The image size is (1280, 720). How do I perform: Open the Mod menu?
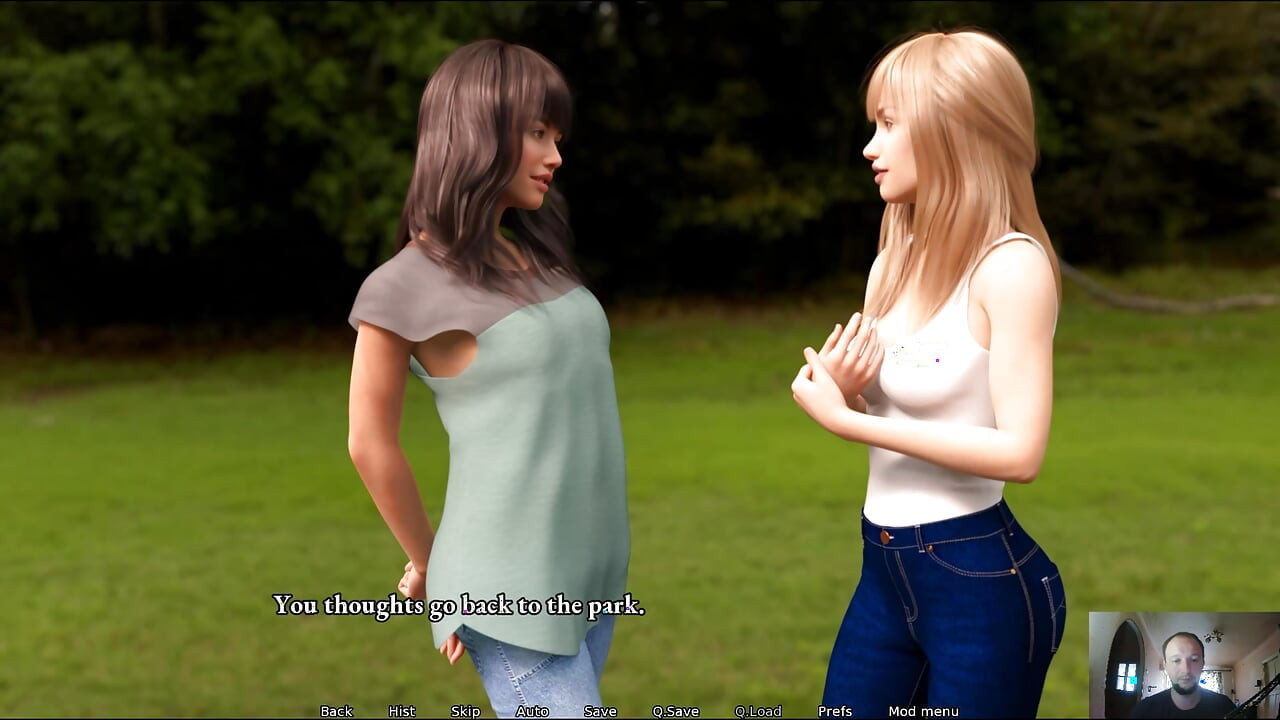point(923,711)
